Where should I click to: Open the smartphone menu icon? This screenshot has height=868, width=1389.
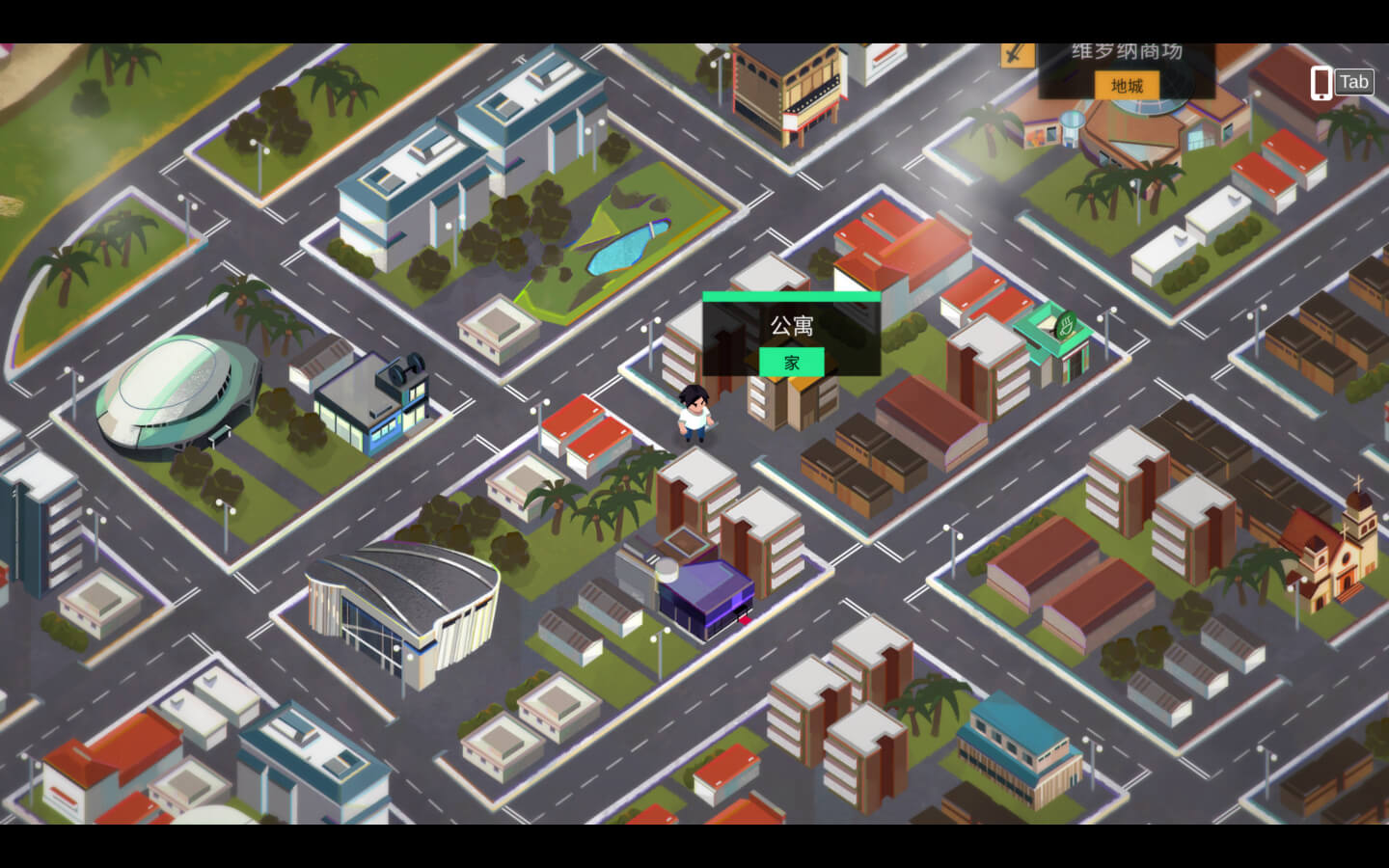click(1321, 83)
